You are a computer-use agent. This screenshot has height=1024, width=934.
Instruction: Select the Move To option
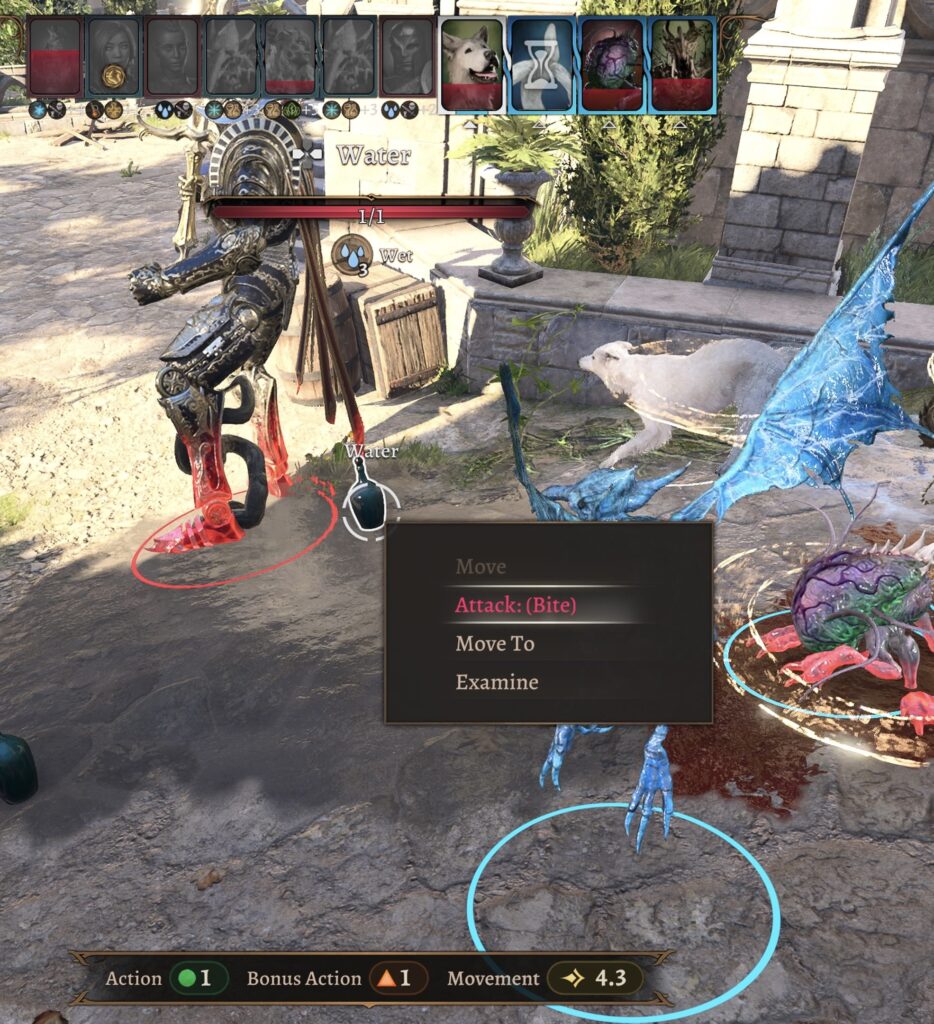495,644
